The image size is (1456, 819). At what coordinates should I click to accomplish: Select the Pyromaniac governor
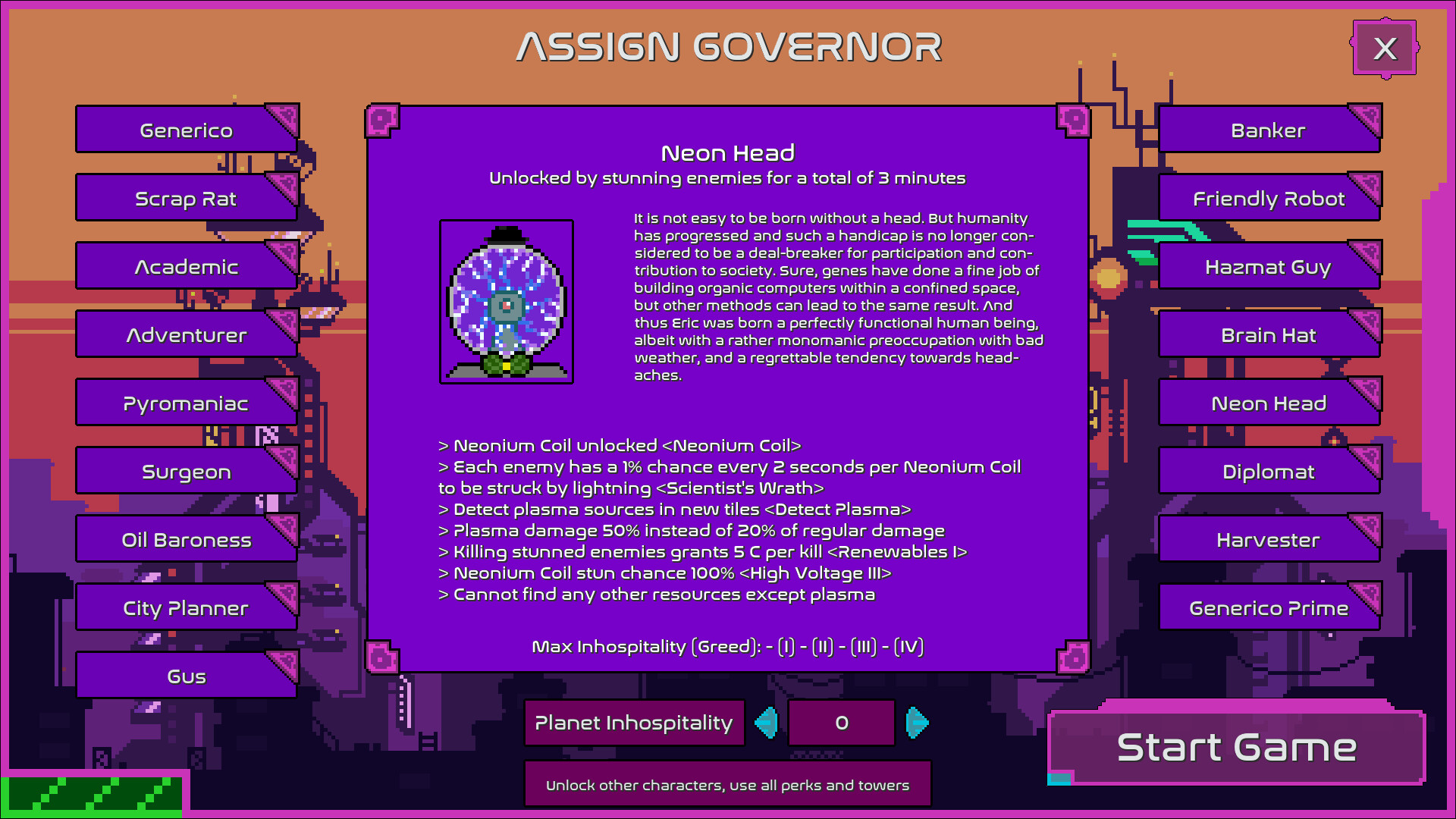[186, 403]
